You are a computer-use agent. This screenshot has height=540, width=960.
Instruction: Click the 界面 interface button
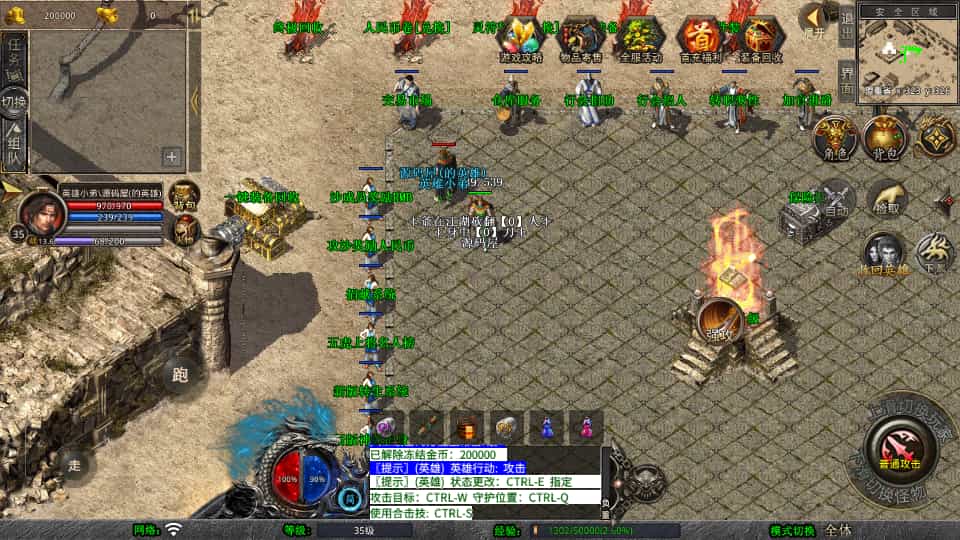click(x=846, y=82)
